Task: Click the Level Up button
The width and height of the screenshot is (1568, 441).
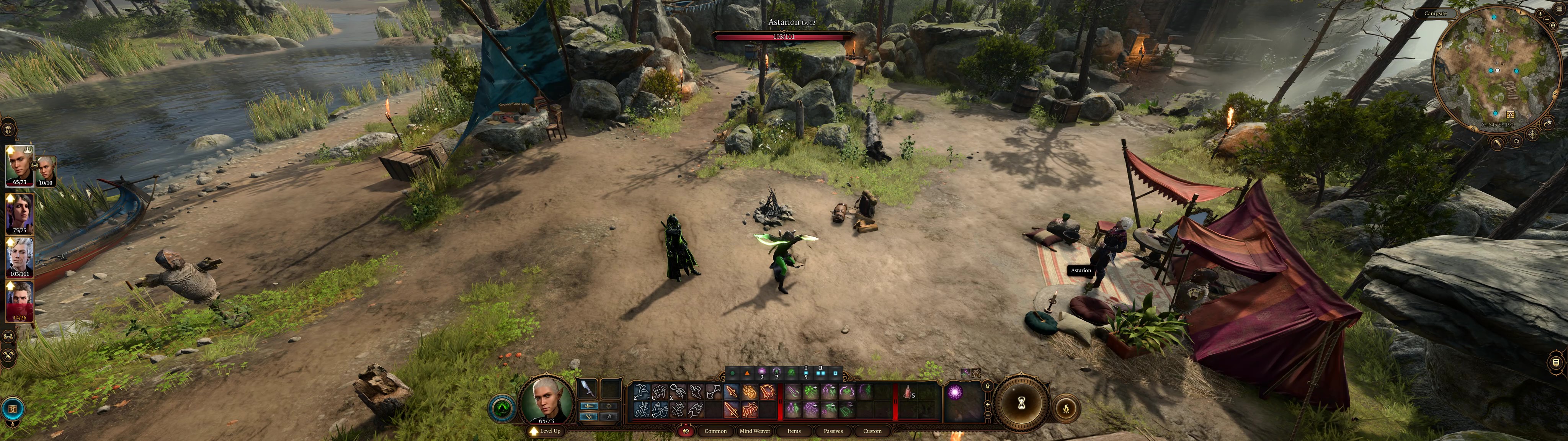Action: (x=546, y=431)
